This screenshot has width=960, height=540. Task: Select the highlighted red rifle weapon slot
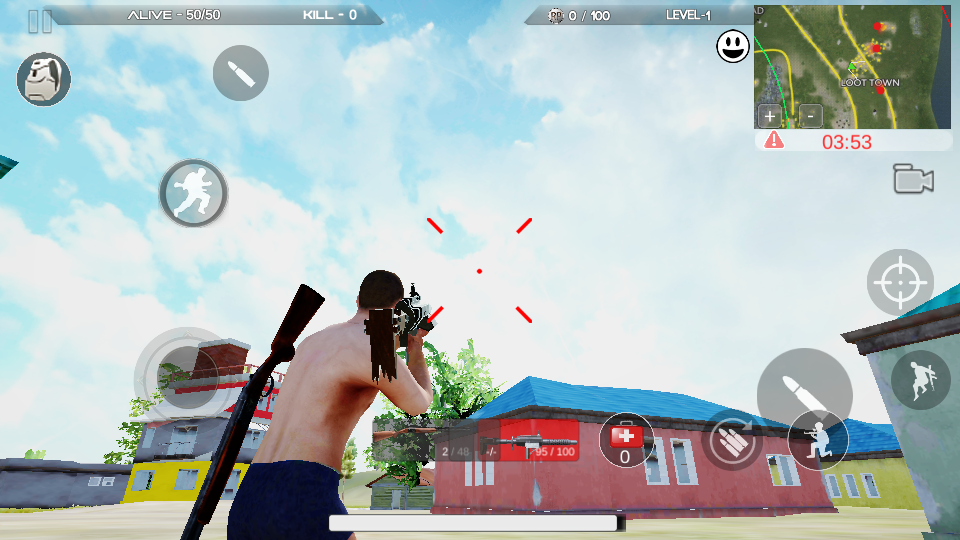[x=540, y=441]
